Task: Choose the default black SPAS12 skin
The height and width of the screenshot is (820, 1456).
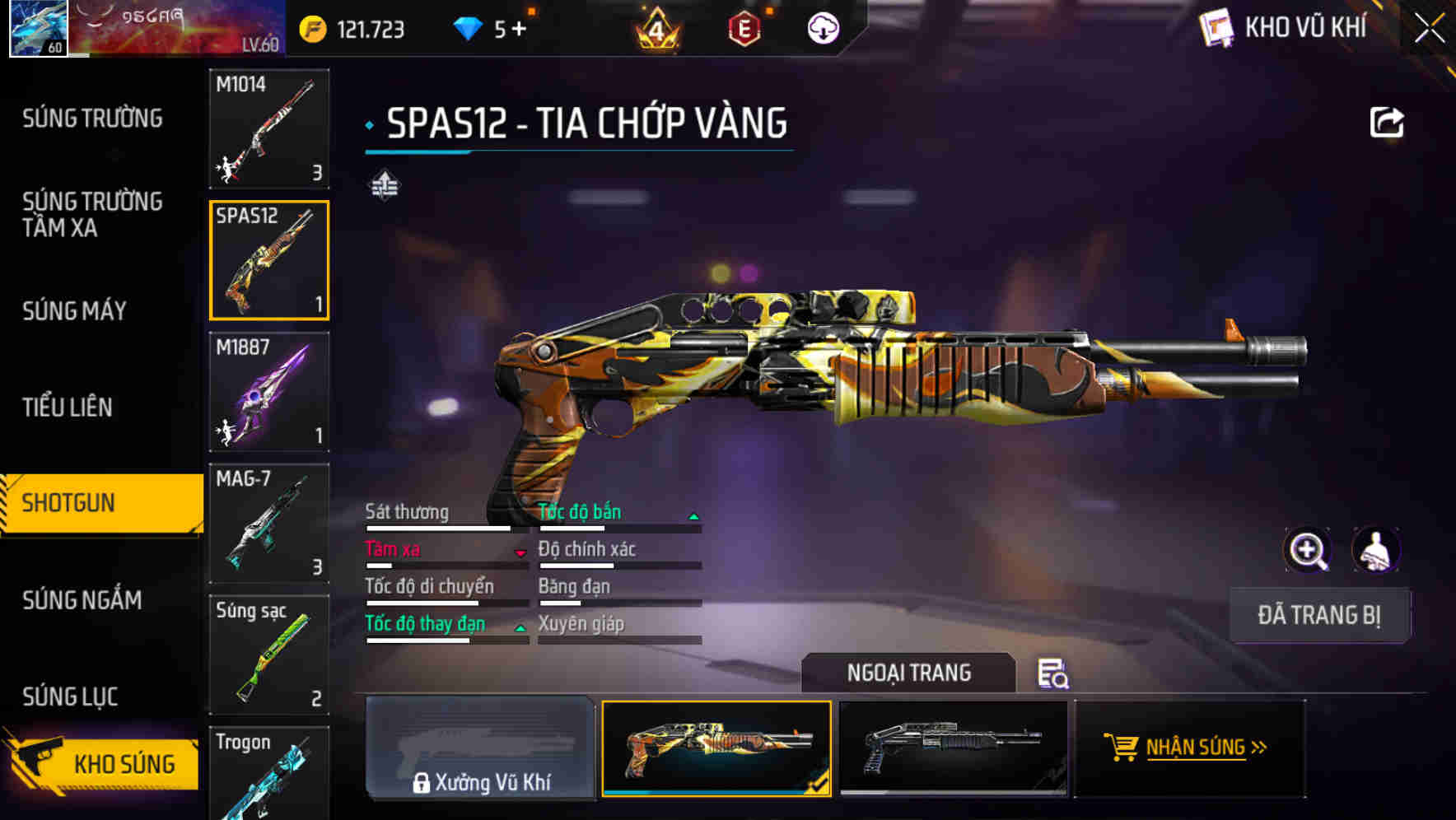Action: (x=953, y=748)
